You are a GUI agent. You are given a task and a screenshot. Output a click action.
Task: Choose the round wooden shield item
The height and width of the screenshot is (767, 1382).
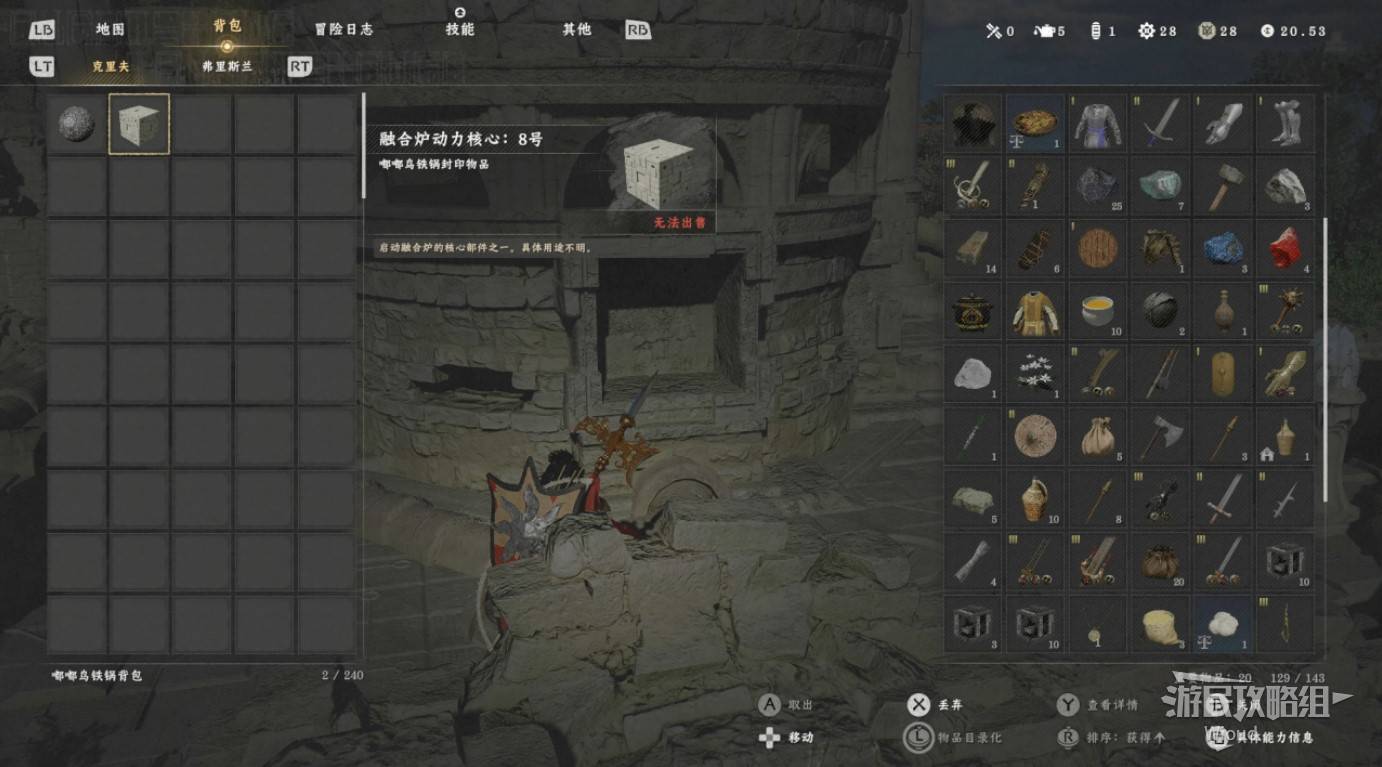pyautogui.click(x=1097, y=249)
